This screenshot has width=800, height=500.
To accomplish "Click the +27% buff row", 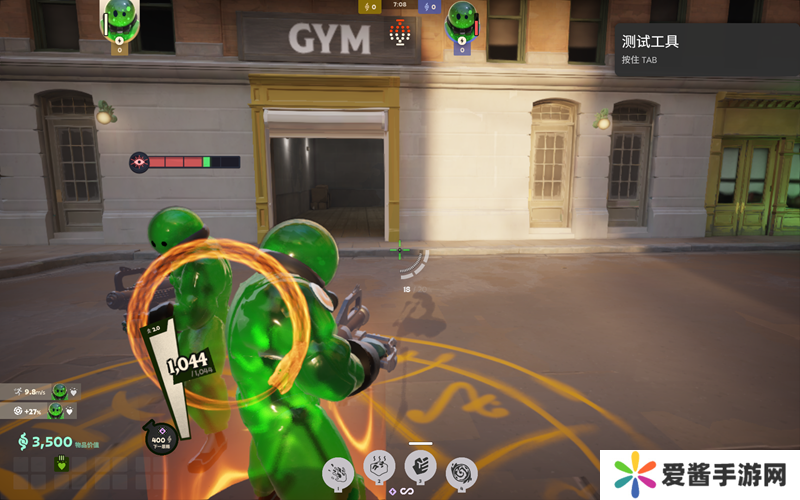I will click(44, 410).
